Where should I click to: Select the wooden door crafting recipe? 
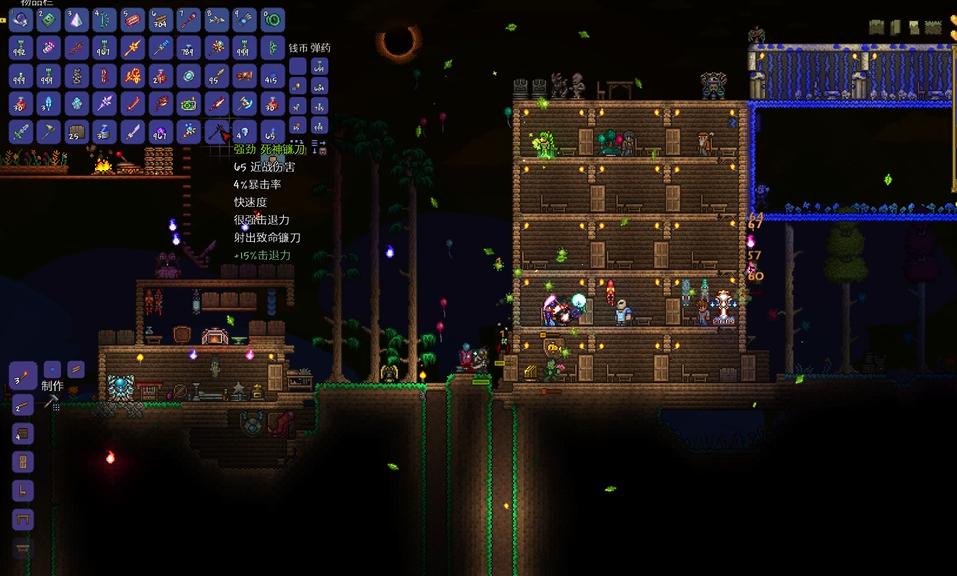point(22,462)
